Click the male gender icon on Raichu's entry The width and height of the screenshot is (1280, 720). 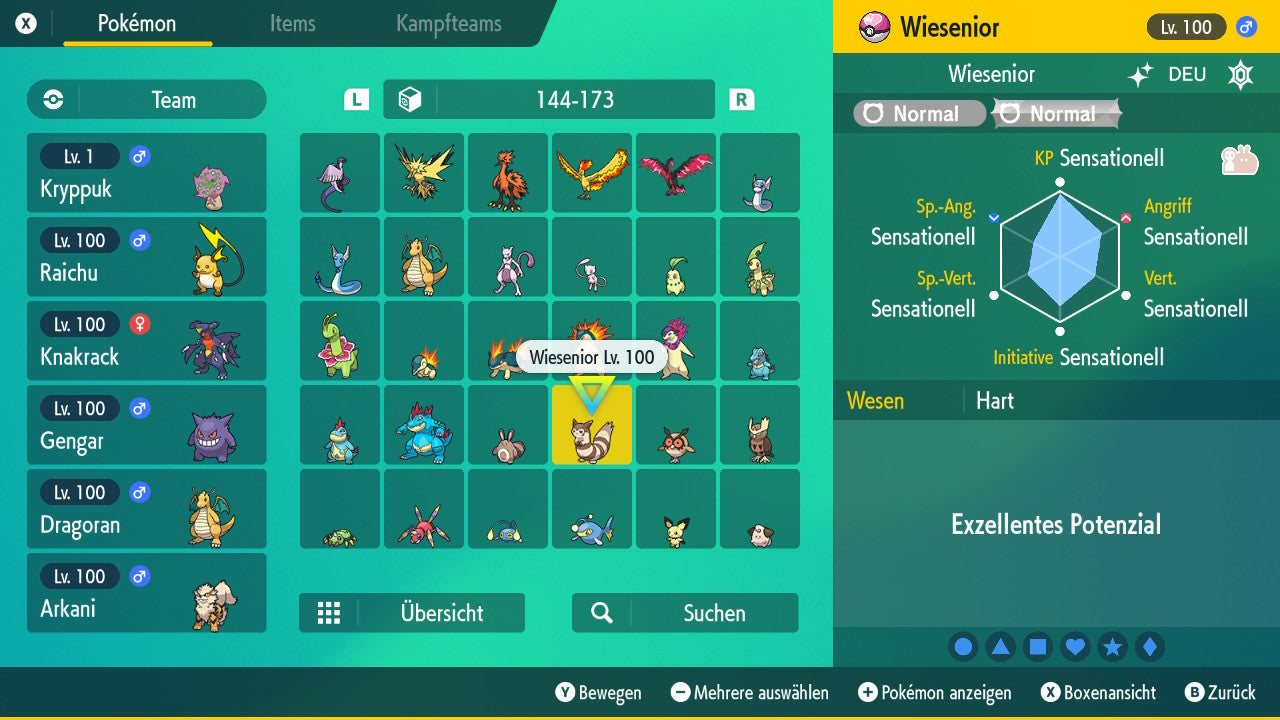pos(139,240)
